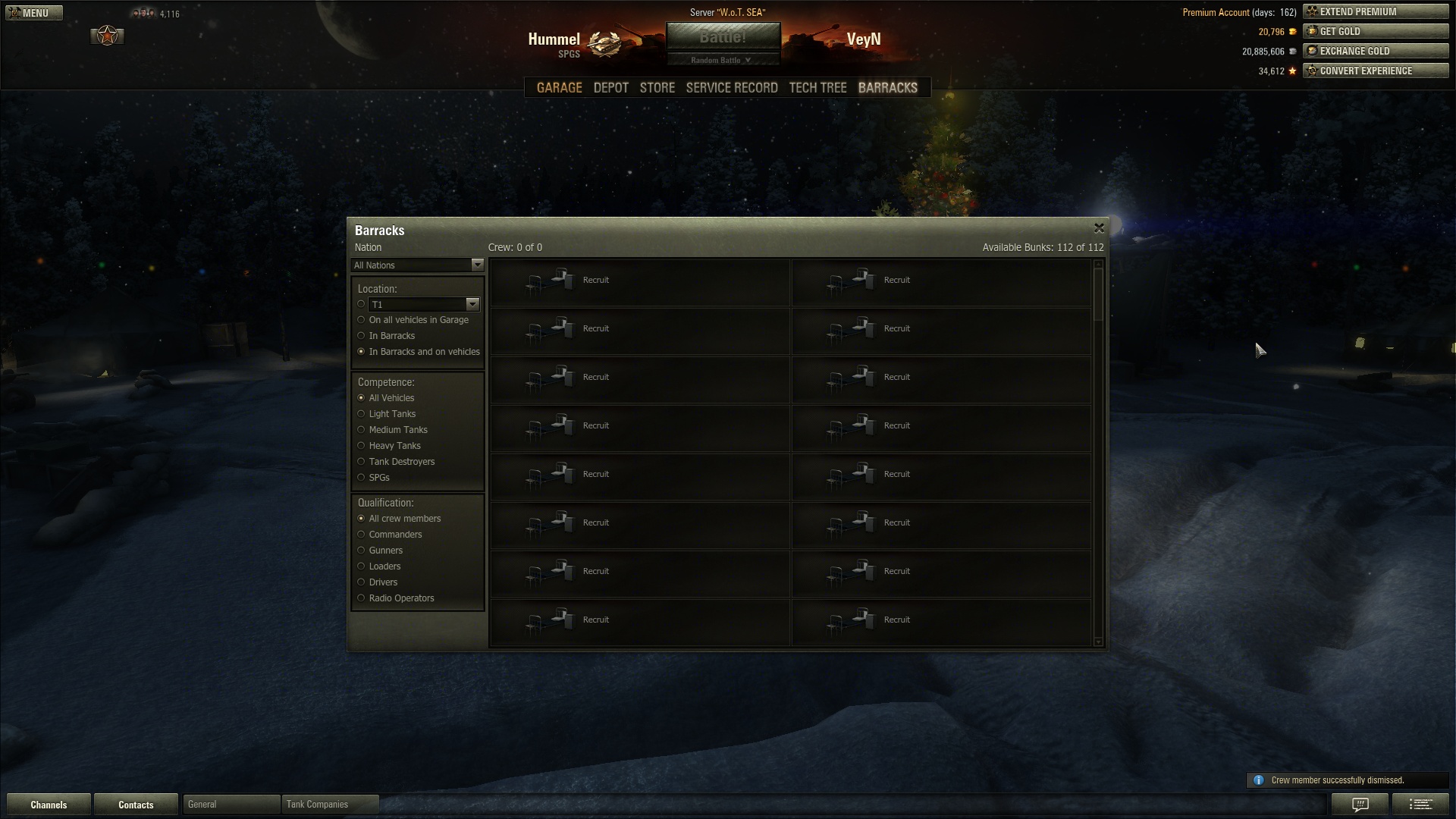
Task: Choose the Heavy Tanks competence filter
Action: (362, 446)
